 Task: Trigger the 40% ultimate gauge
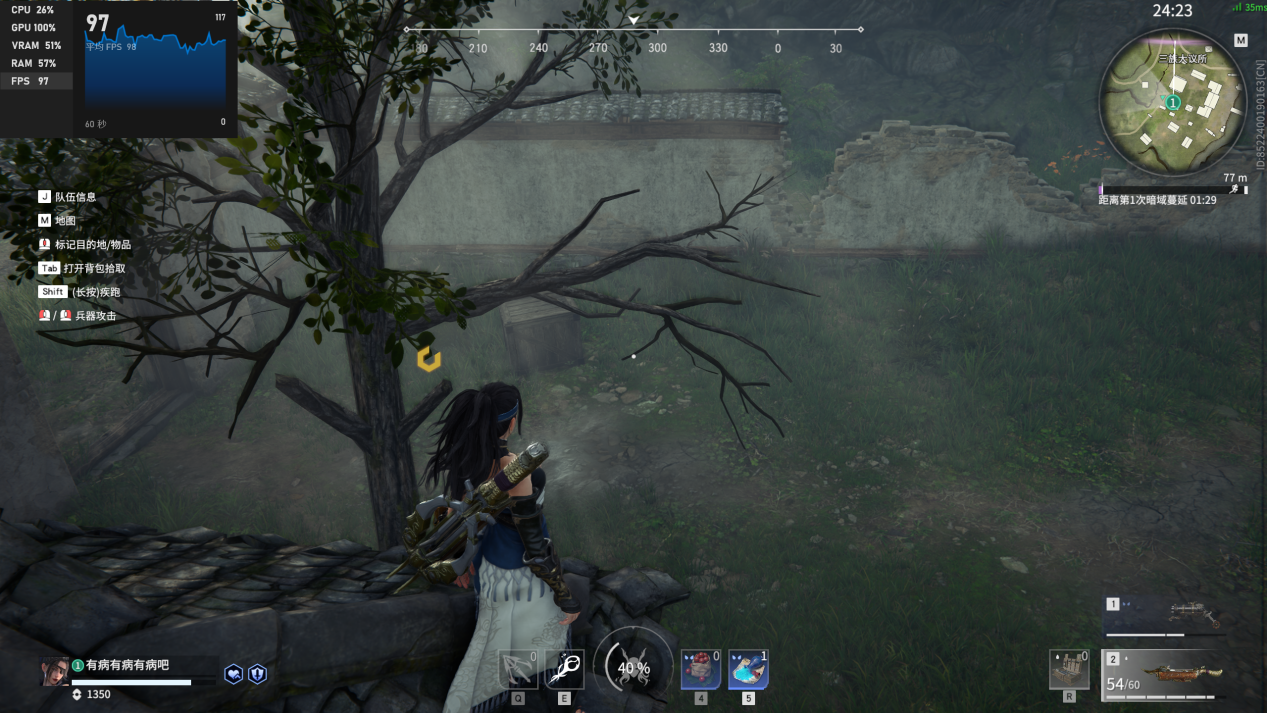633,667
